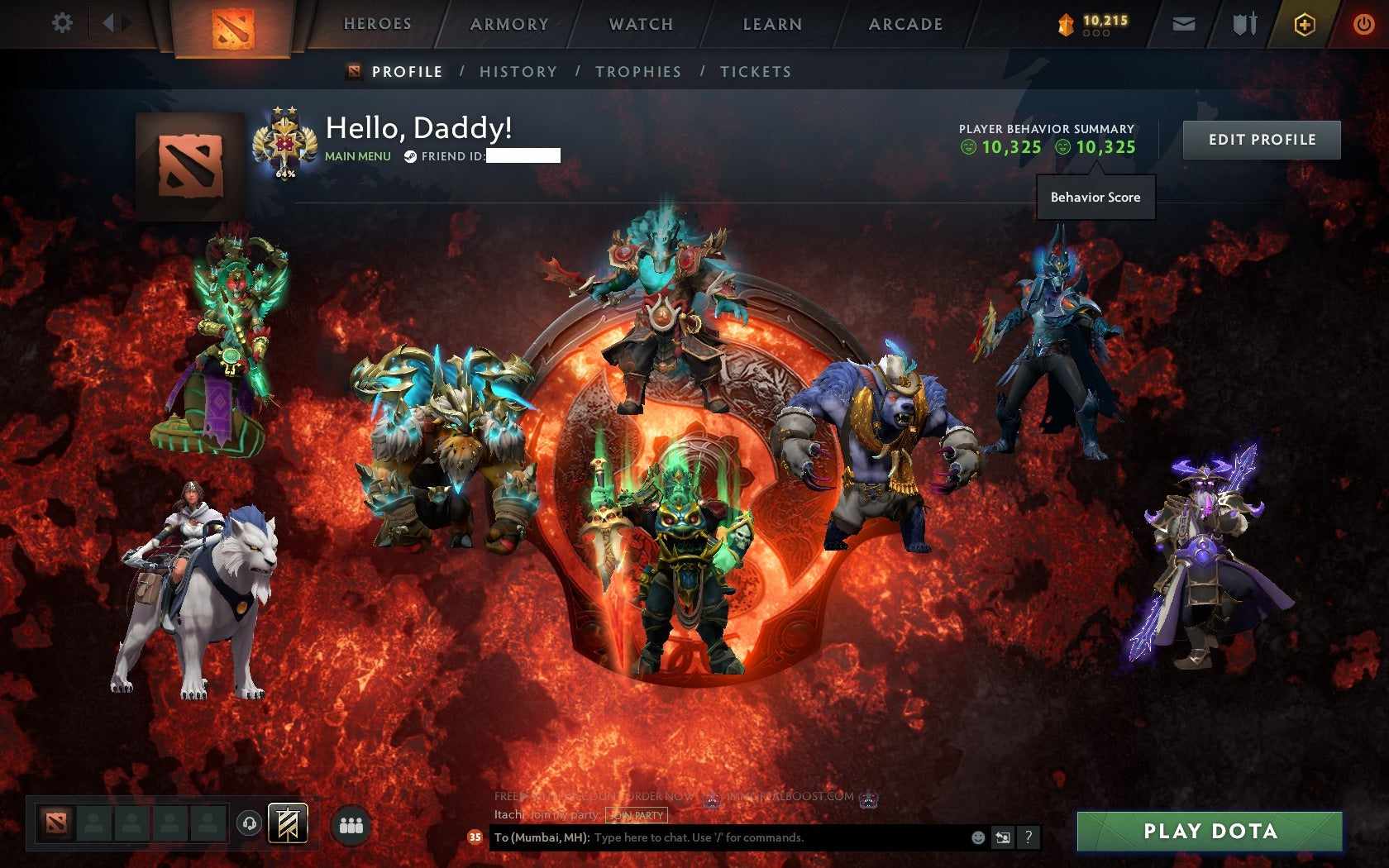The height and width of the screenshot is (868, 1389).
Task: Open the Armory shield and sword icon
Action: point(1243,24)
